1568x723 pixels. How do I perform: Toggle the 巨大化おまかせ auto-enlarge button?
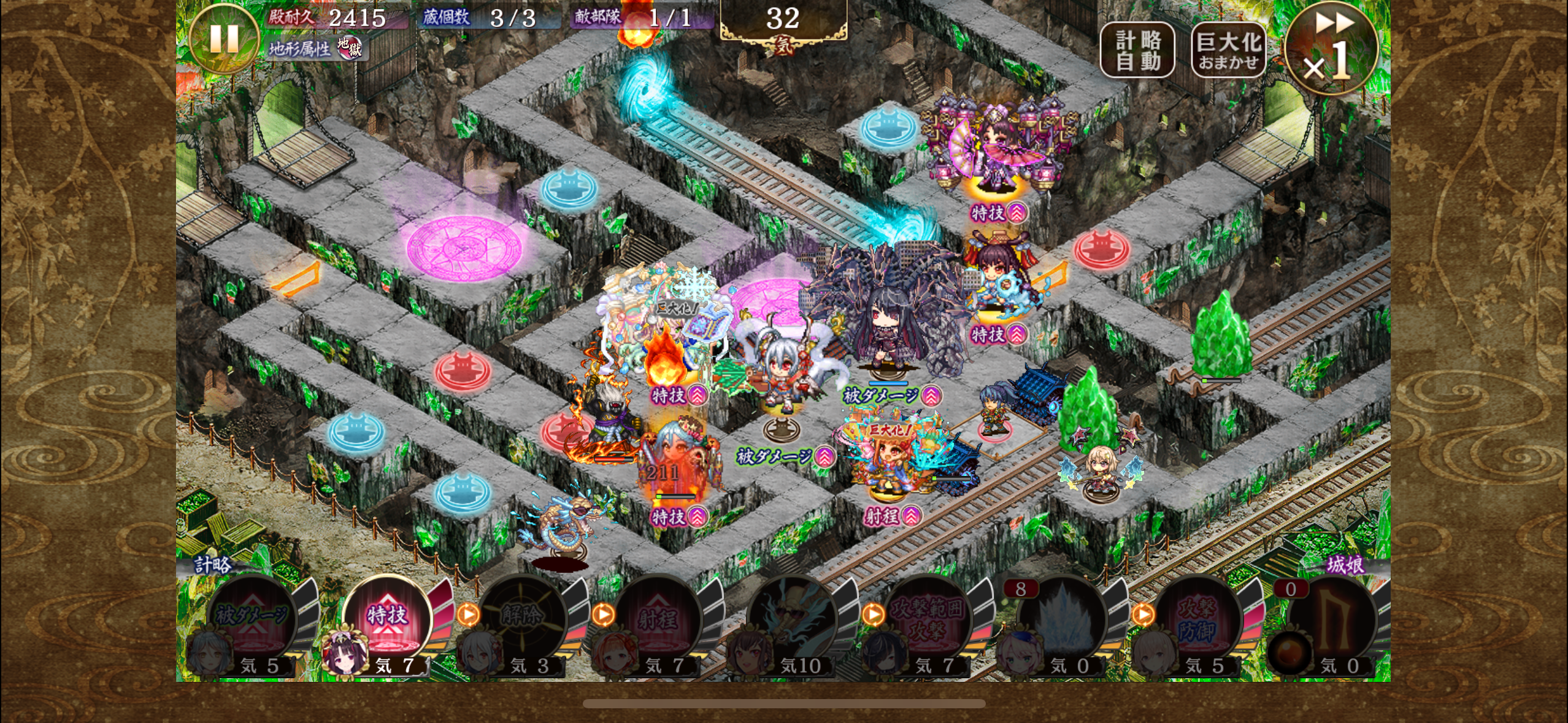tap(1228, 50)
